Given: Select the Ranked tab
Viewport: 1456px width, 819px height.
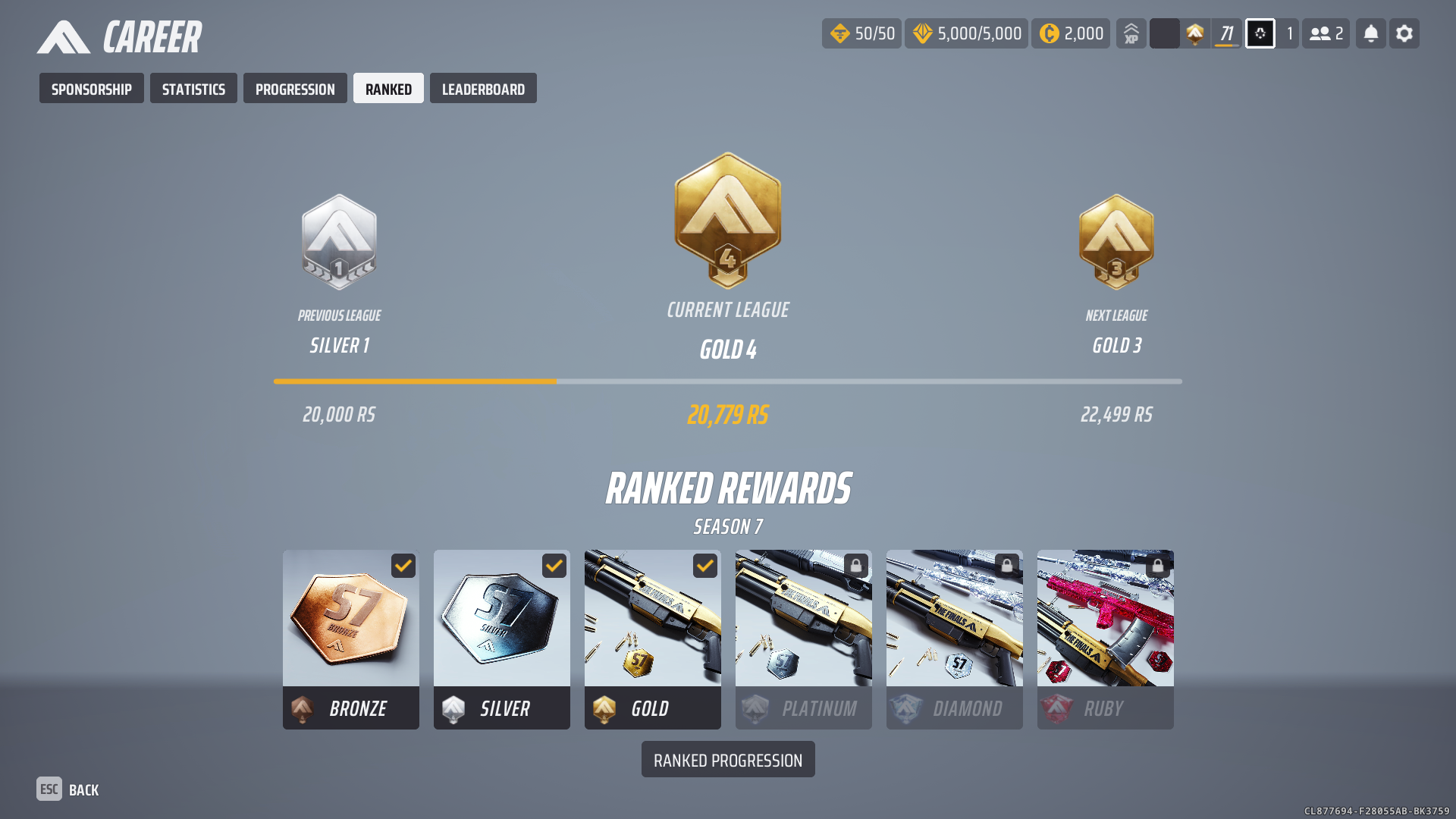Looking at the screenshot, I should (x=388, y=89).
